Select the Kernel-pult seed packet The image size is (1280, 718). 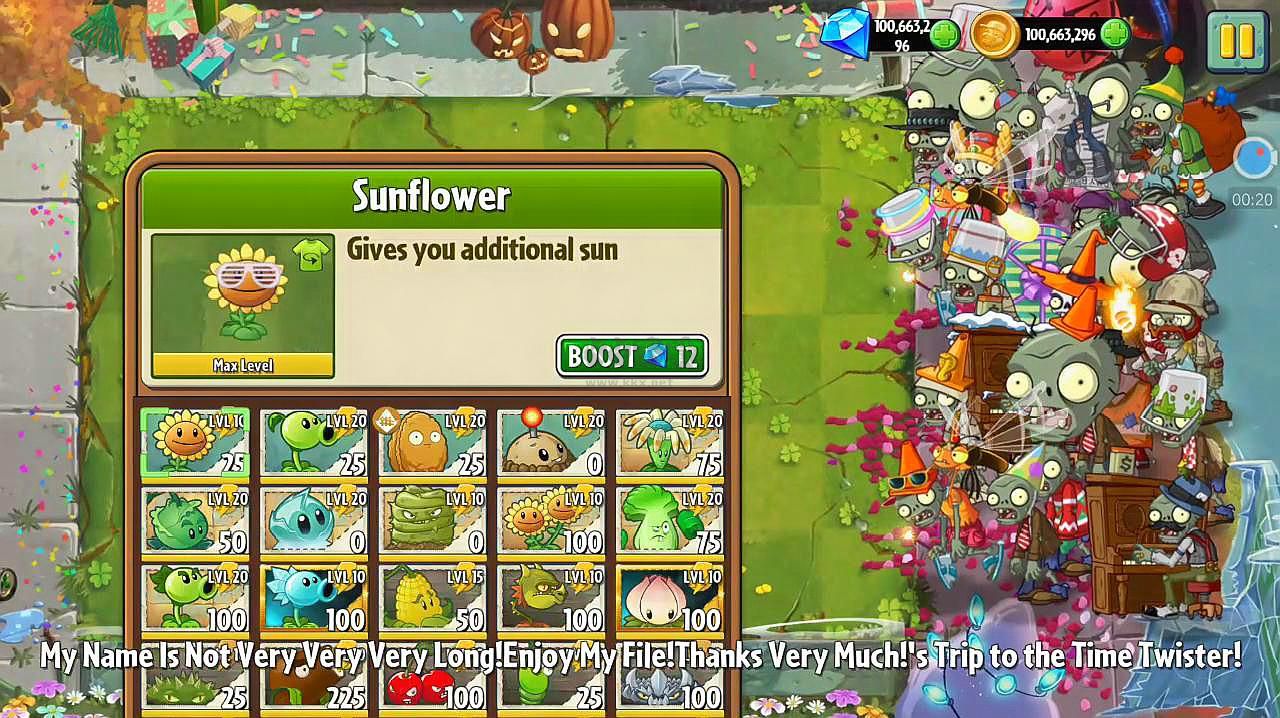pos(432,598)
